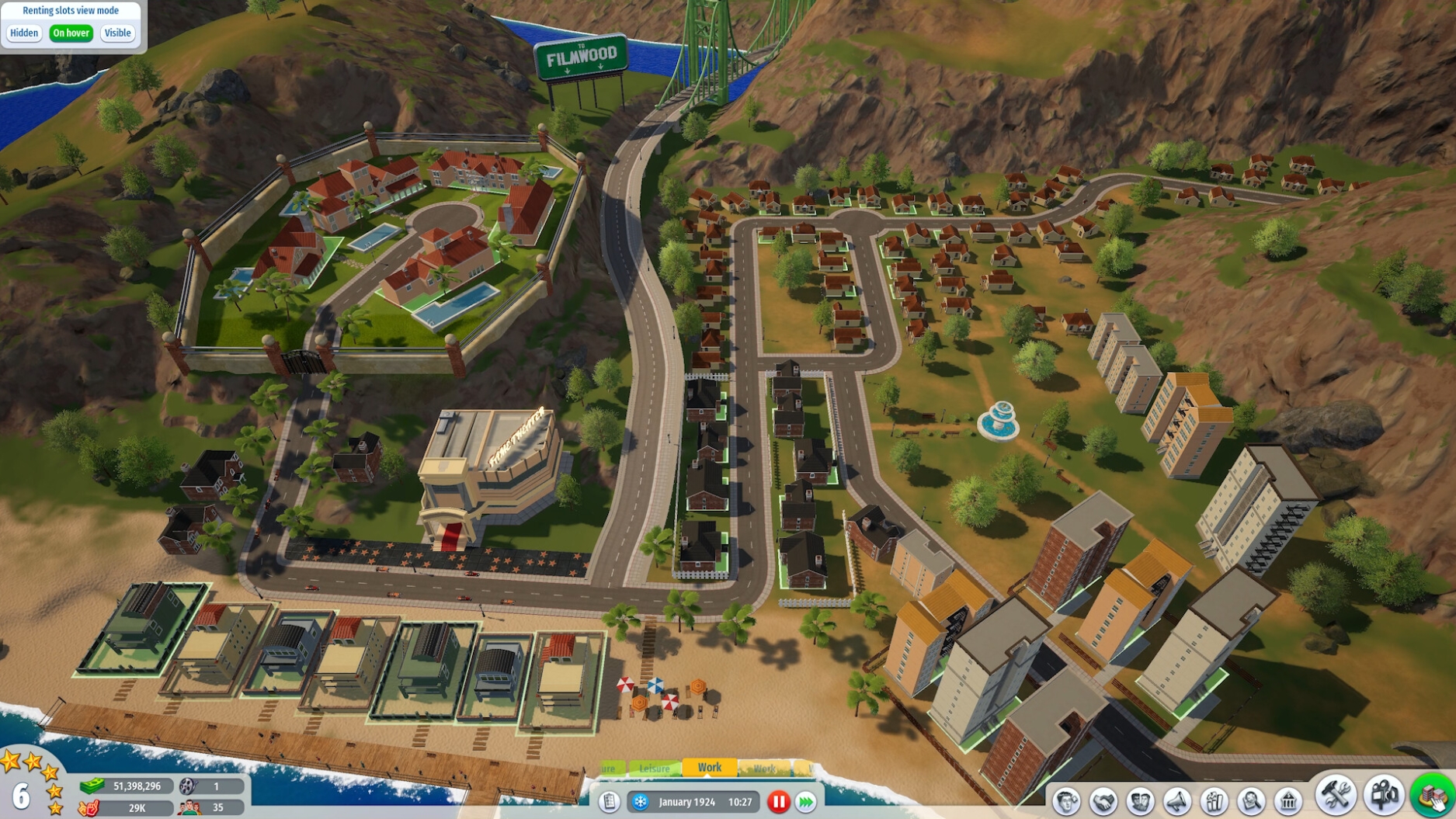
Task: Set renting slots view to Hidden
Action: [x=24, y=33]
